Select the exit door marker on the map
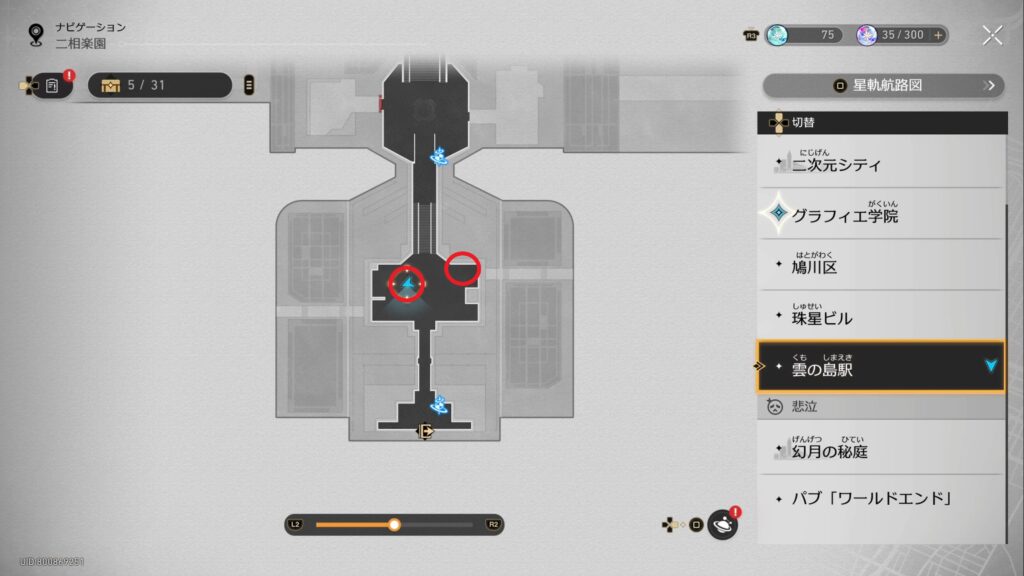This screenshot has width=1024, height=576. [x=426, y=432]
